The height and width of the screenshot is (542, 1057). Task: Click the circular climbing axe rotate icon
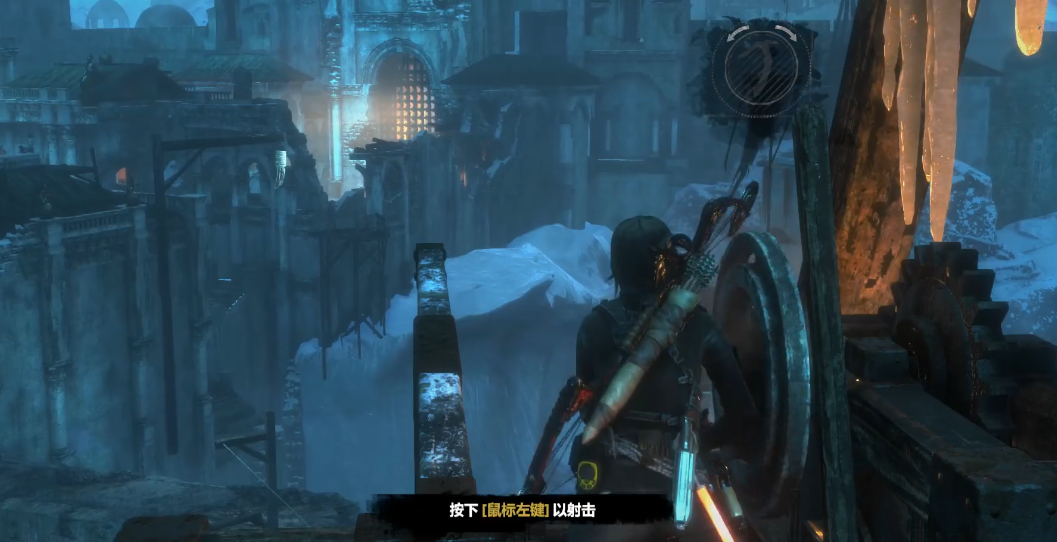[761, 67]
